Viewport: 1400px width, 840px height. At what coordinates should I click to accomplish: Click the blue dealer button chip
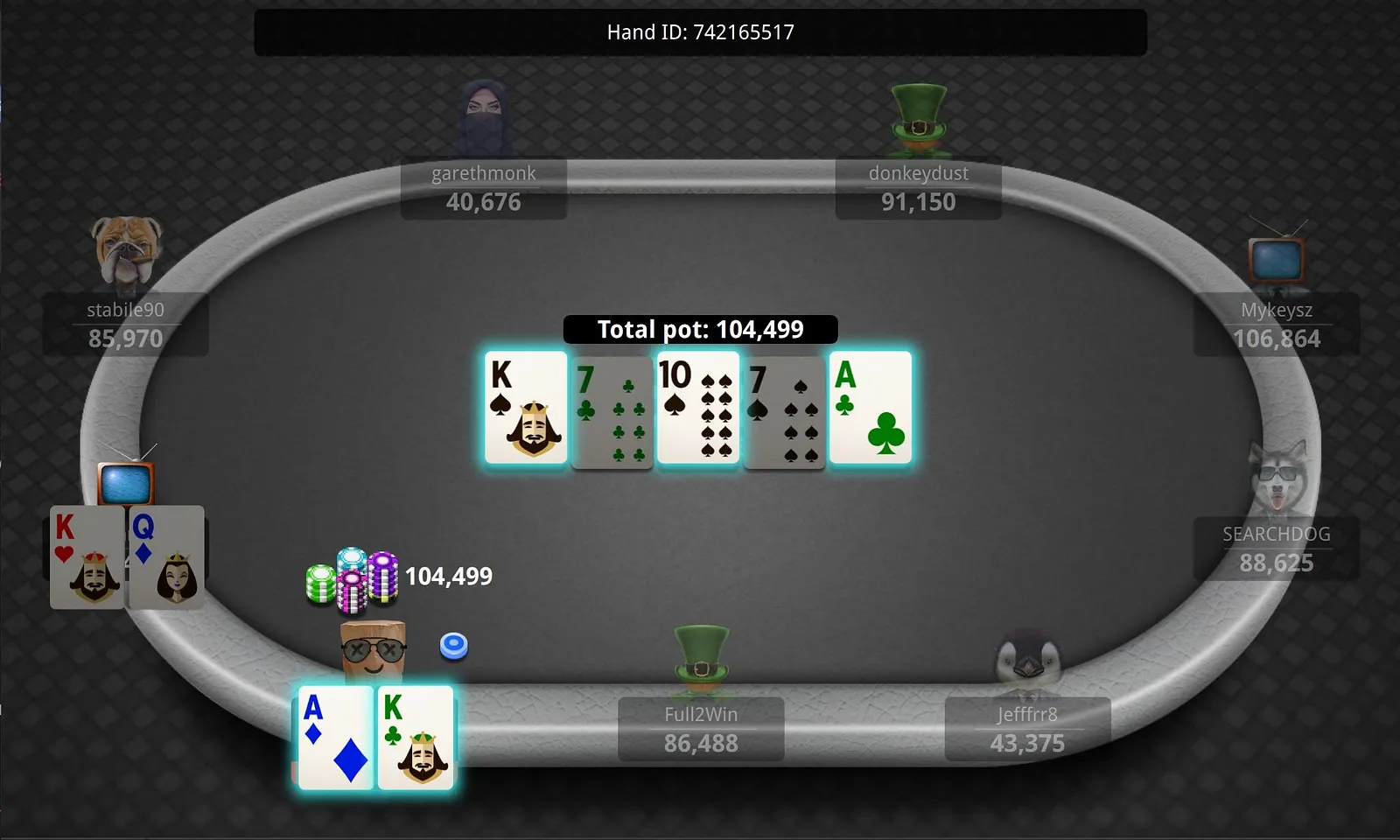(x=453, y=646)
